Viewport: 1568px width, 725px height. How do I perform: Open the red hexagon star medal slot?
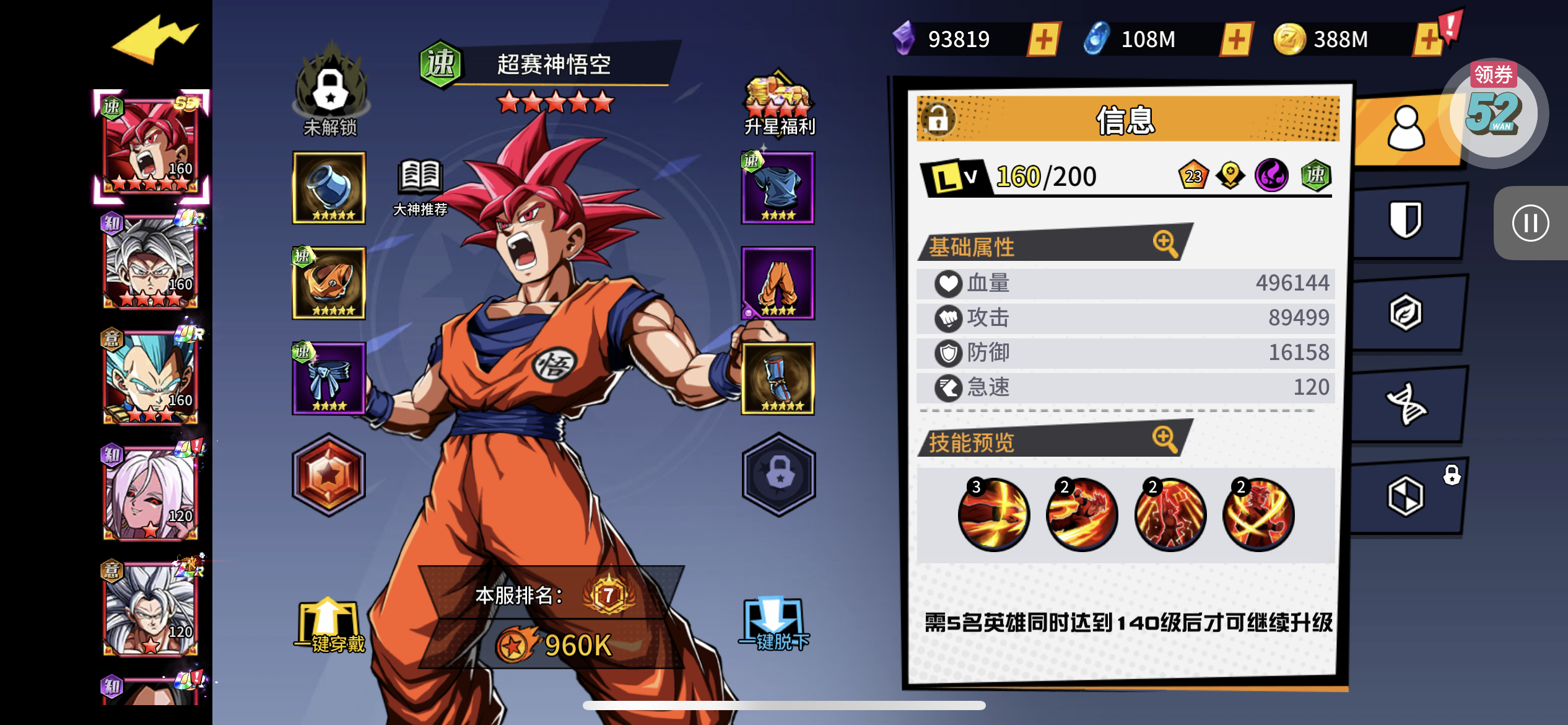[x=329, y=475]
